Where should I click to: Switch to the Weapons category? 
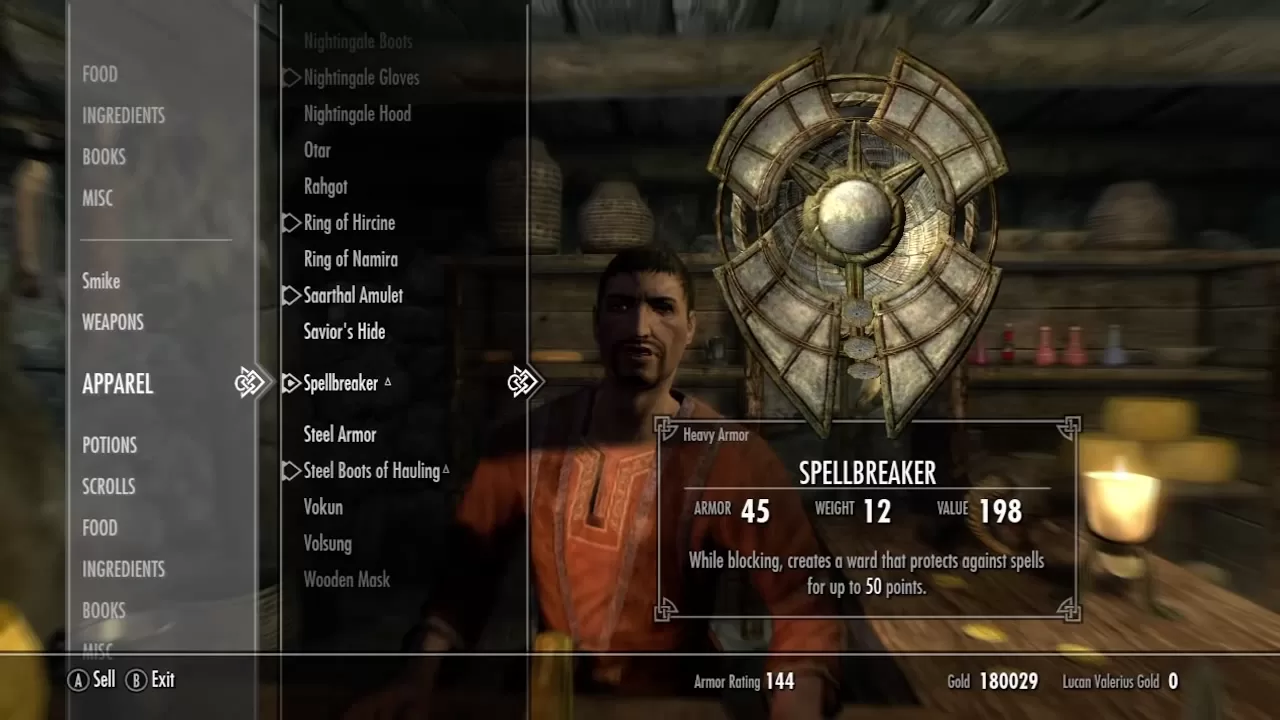pyautogui.click(x=113, y=322)
